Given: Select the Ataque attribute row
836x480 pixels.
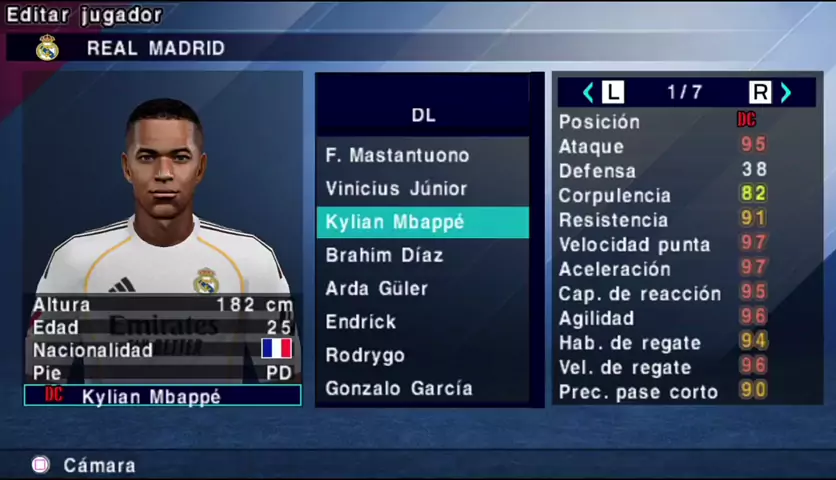Looking at the screenshot, I should (x=662, y=146).
